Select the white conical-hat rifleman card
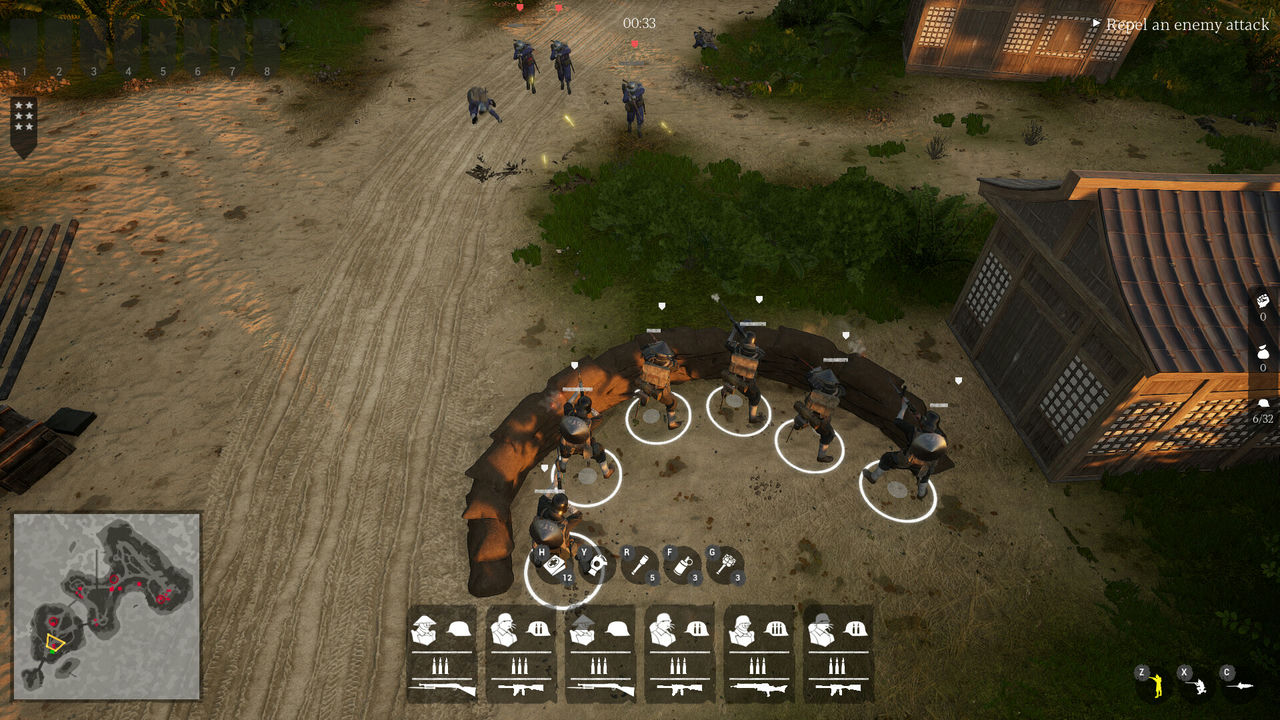This screenshot has width=1280, height=720. click(x=442, y=654)
